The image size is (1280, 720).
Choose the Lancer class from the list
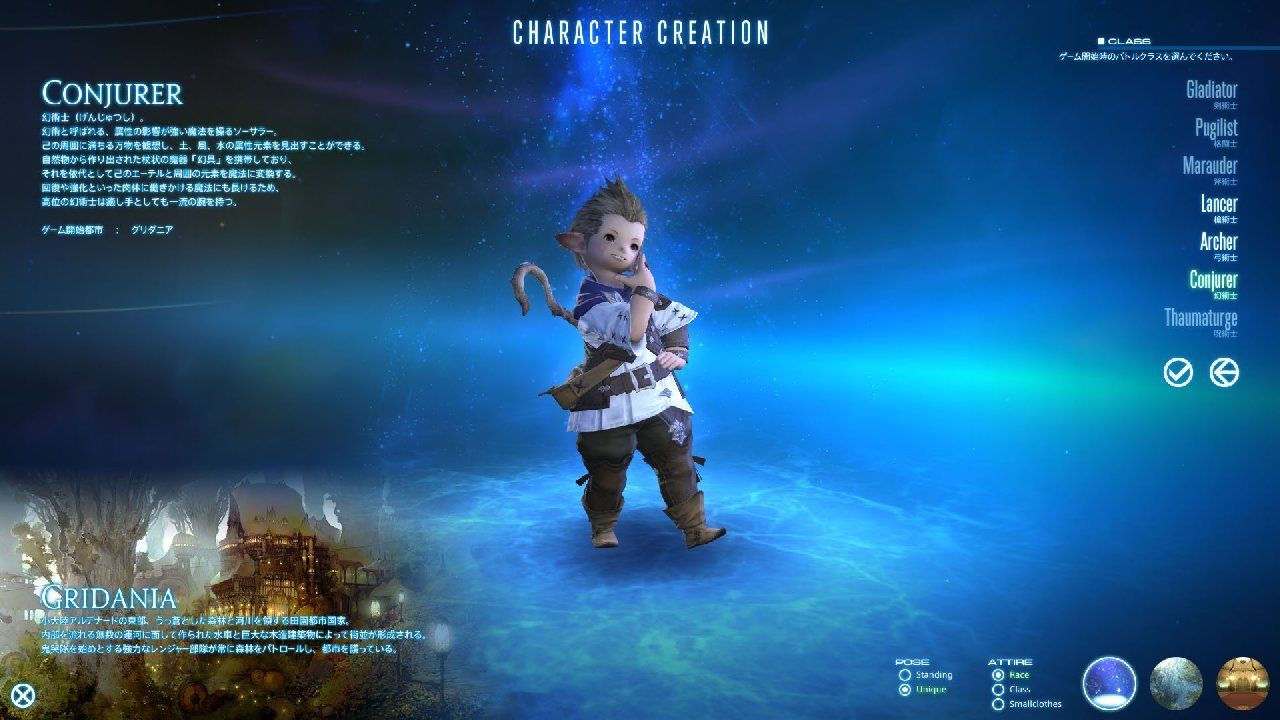(1217, 204)
